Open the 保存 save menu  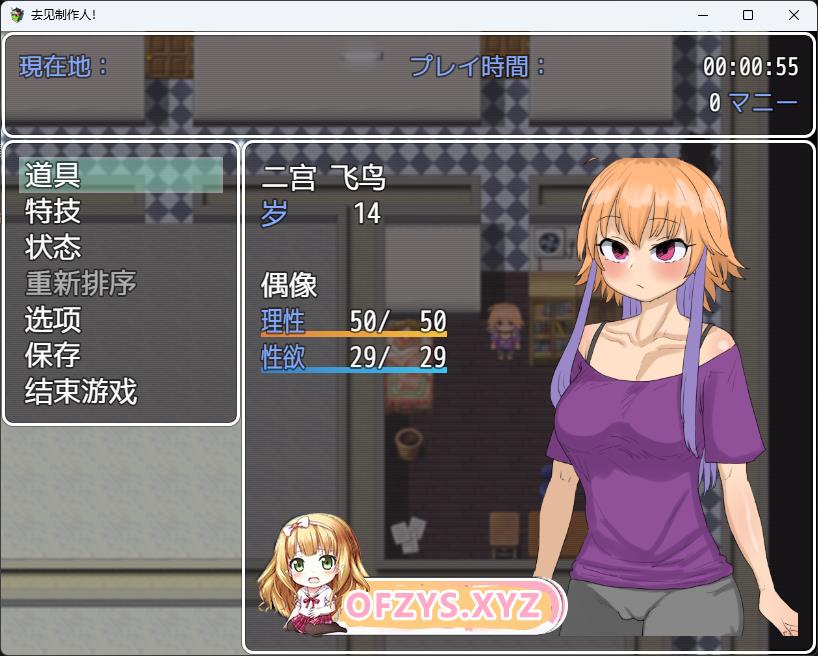tap(53, 356)
